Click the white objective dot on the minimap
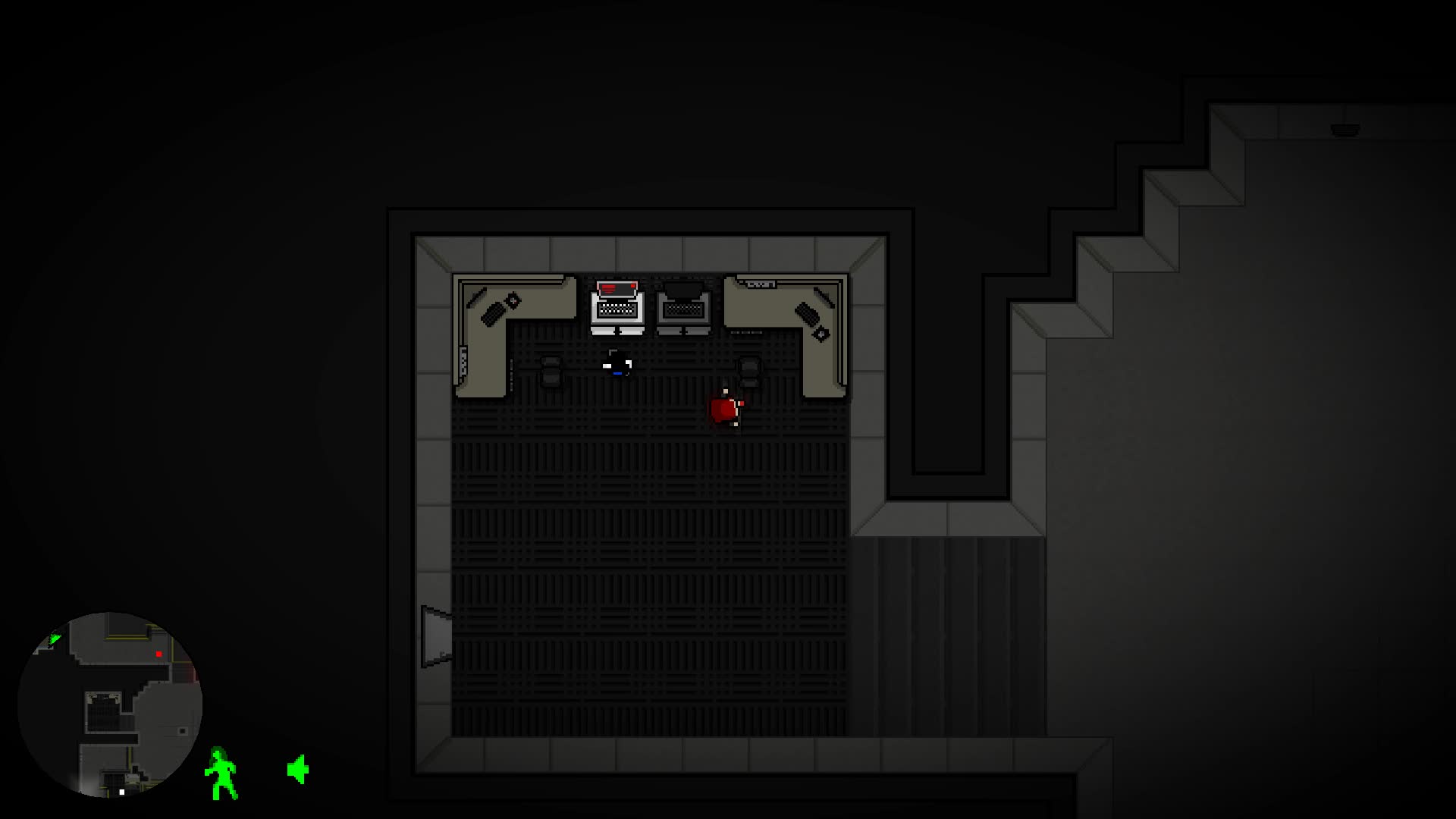This screenshot has height=819, width=1456. tap(121, 792)
